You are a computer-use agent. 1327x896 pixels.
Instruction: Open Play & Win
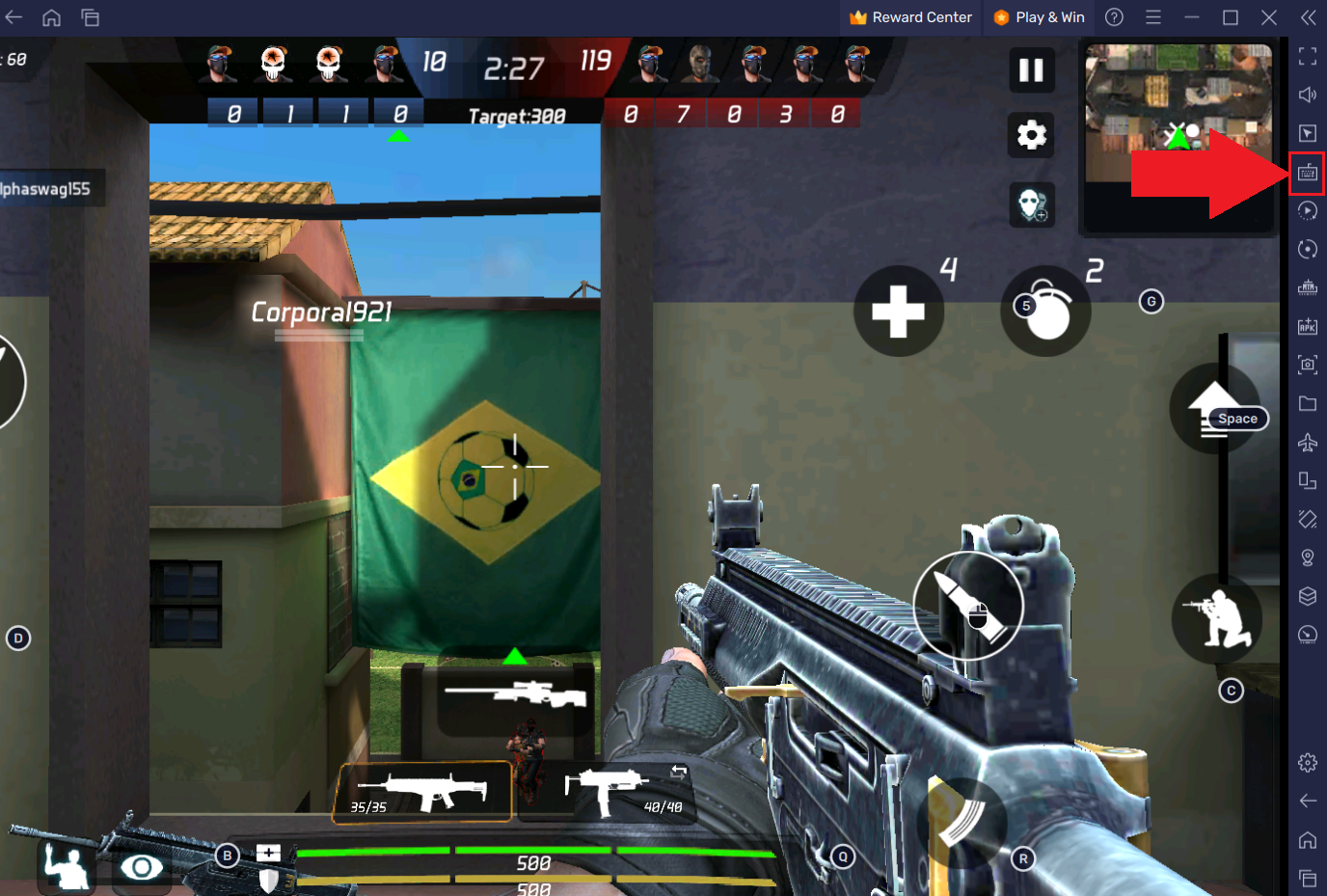pyautogui.click(x=1039, y=16)
